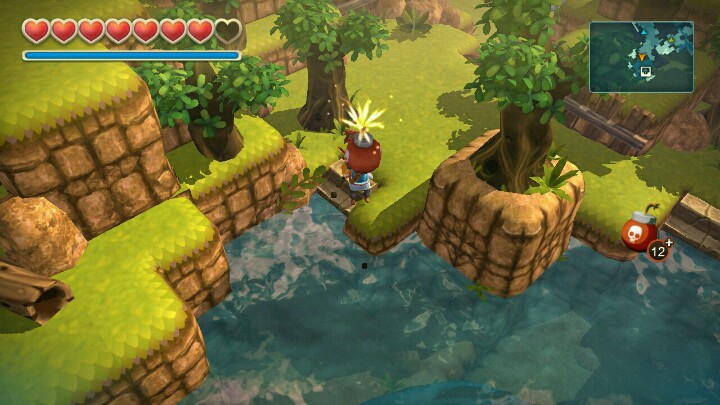
Task: Select the skull bomb item icon
Action: 638,234
